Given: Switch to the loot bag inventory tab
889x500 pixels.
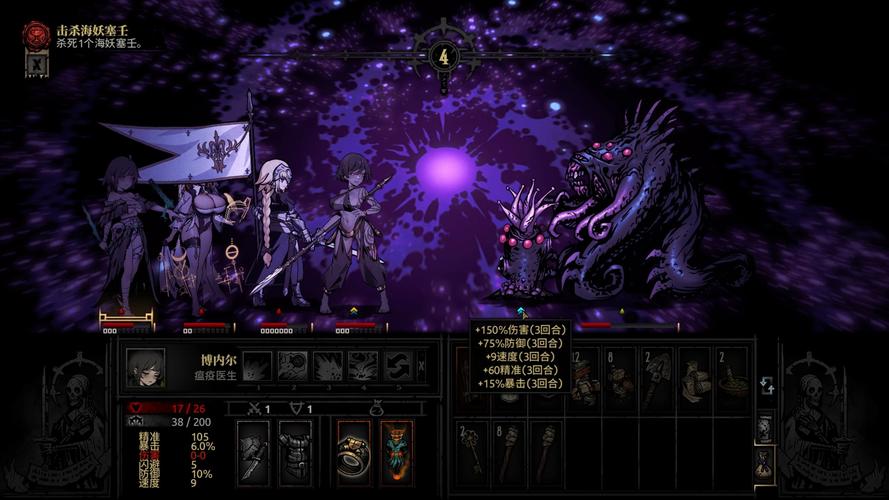Looking at the screenshot, I should (x=764, y=462).
